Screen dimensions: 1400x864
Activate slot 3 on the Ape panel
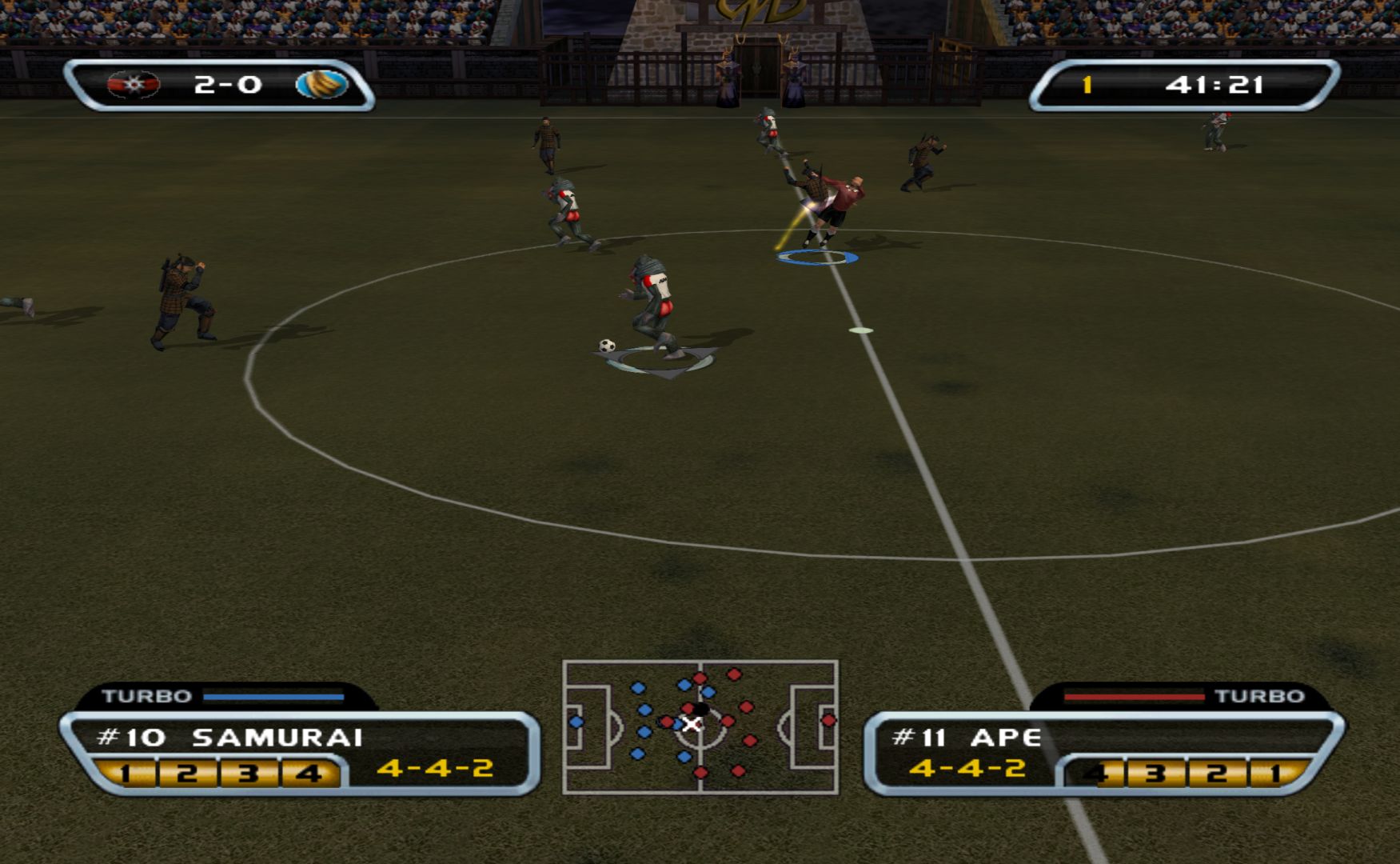pyautogui.click(x=1155, y=774)
